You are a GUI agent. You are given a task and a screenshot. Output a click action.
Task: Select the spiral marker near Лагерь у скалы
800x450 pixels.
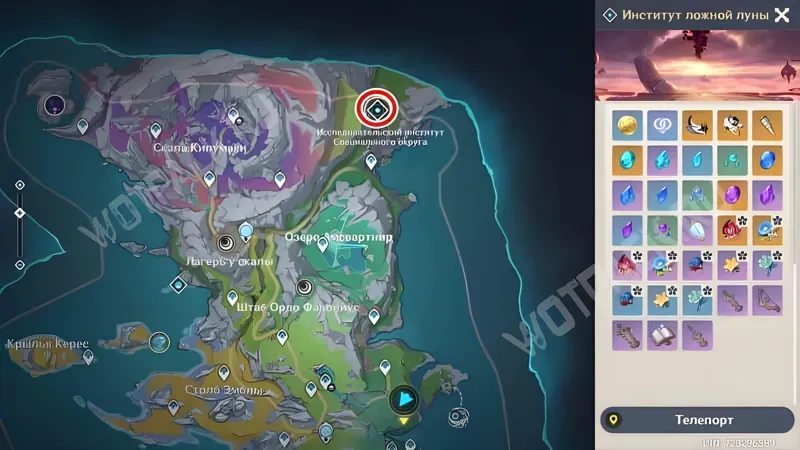(226, 243)
